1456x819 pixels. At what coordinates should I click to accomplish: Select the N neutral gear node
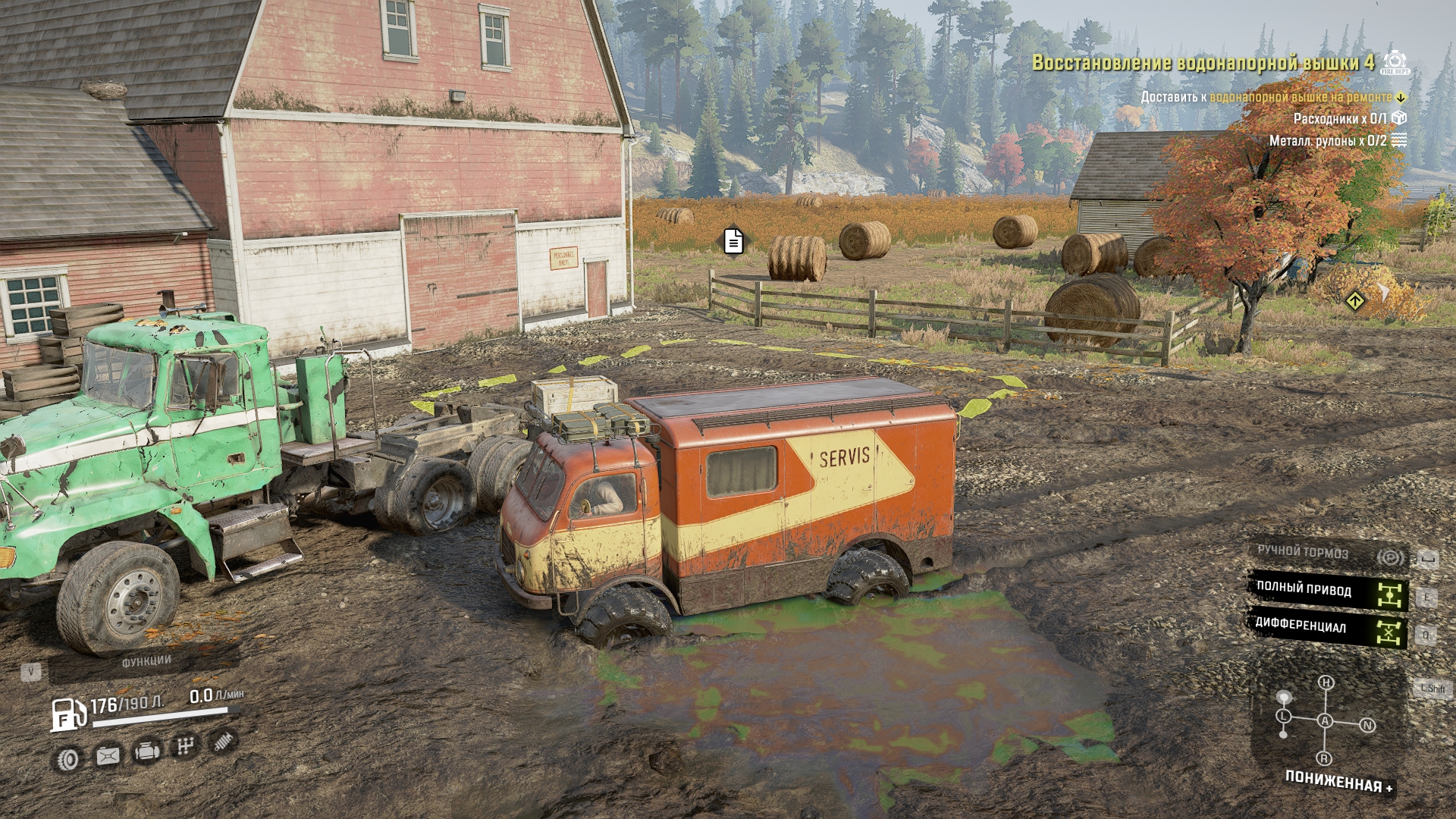1368,726
